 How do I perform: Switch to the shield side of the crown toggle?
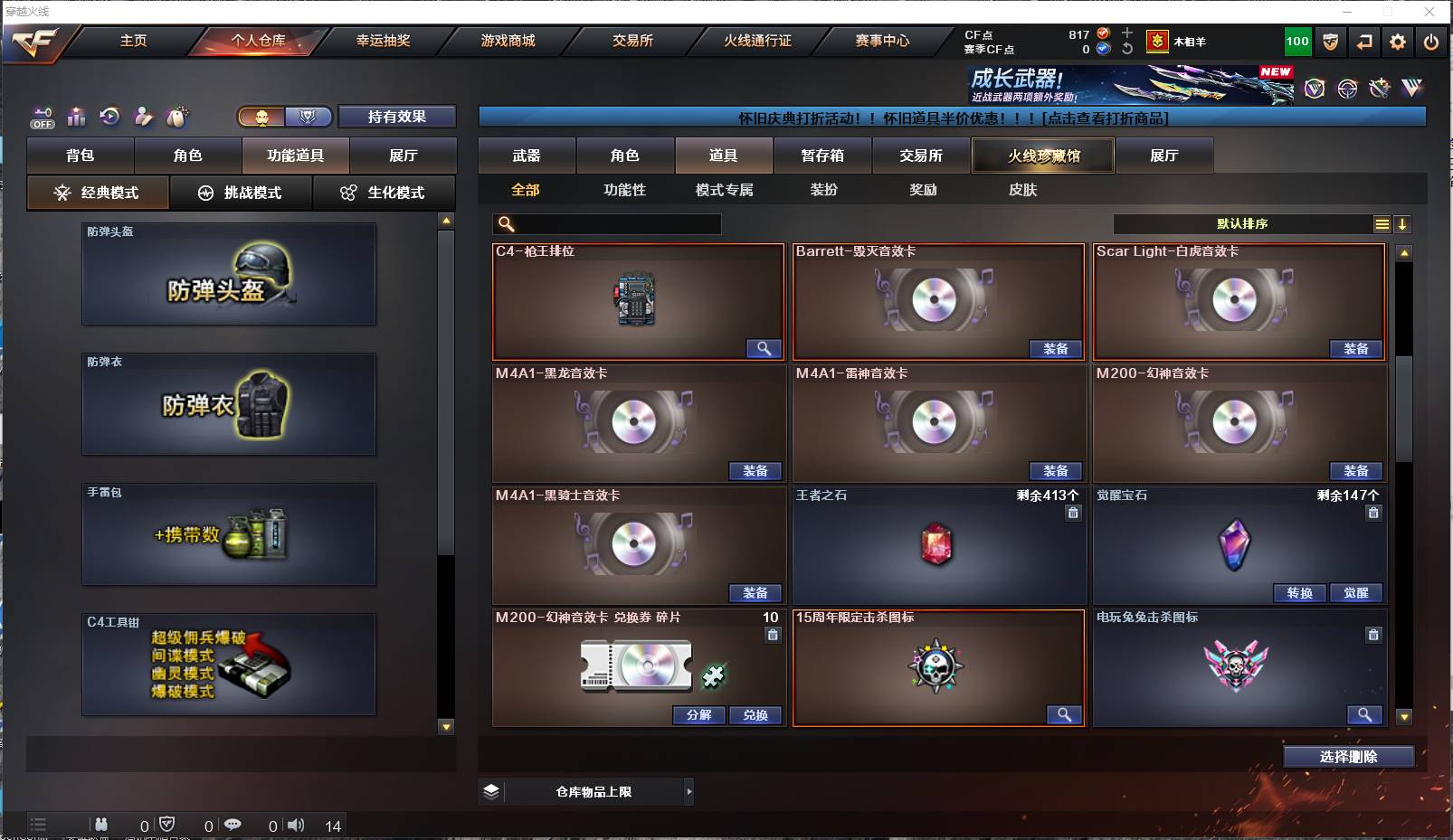pyautogui.click(x=308, y=117)
